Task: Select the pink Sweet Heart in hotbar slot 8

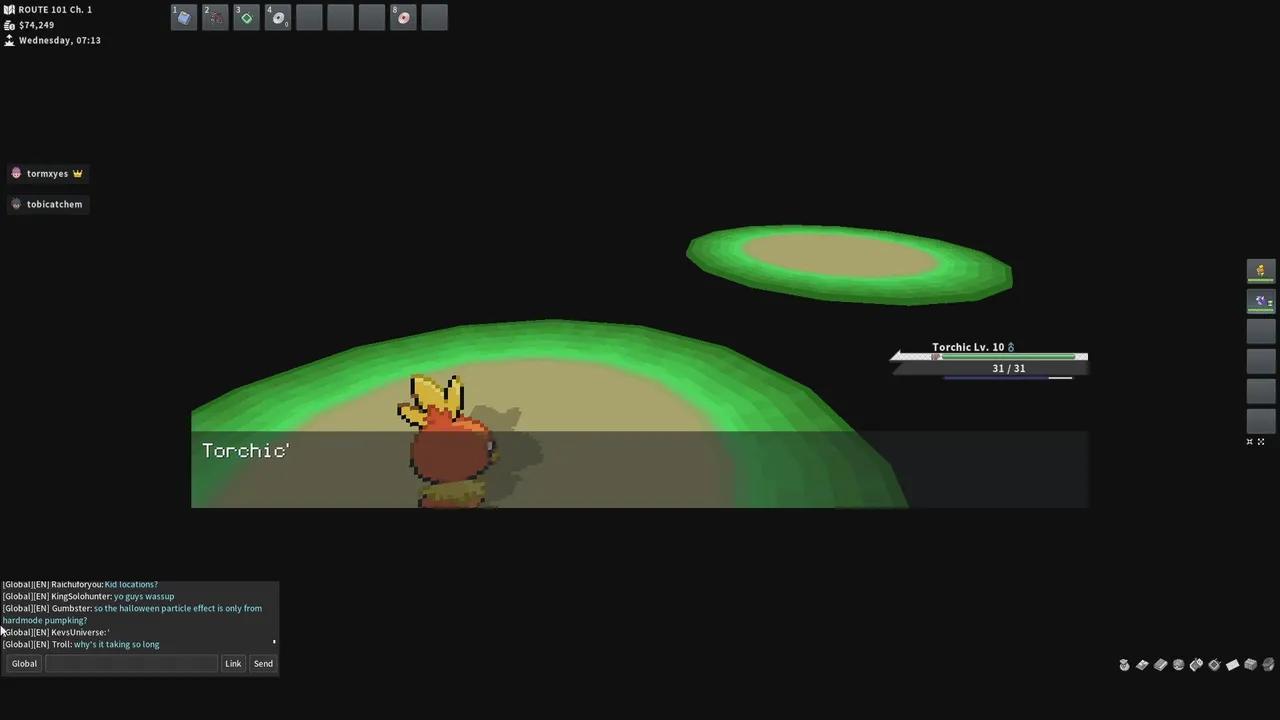Action: [x=403, y=17]
